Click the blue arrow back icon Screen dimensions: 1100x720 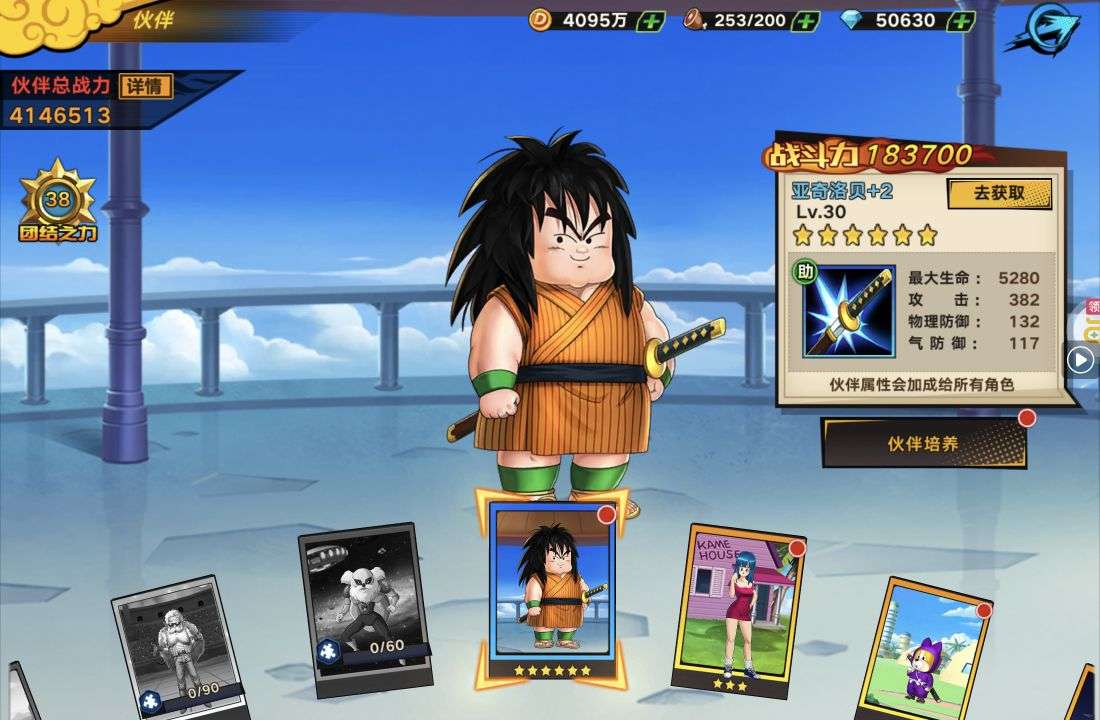coord(1042,30)
